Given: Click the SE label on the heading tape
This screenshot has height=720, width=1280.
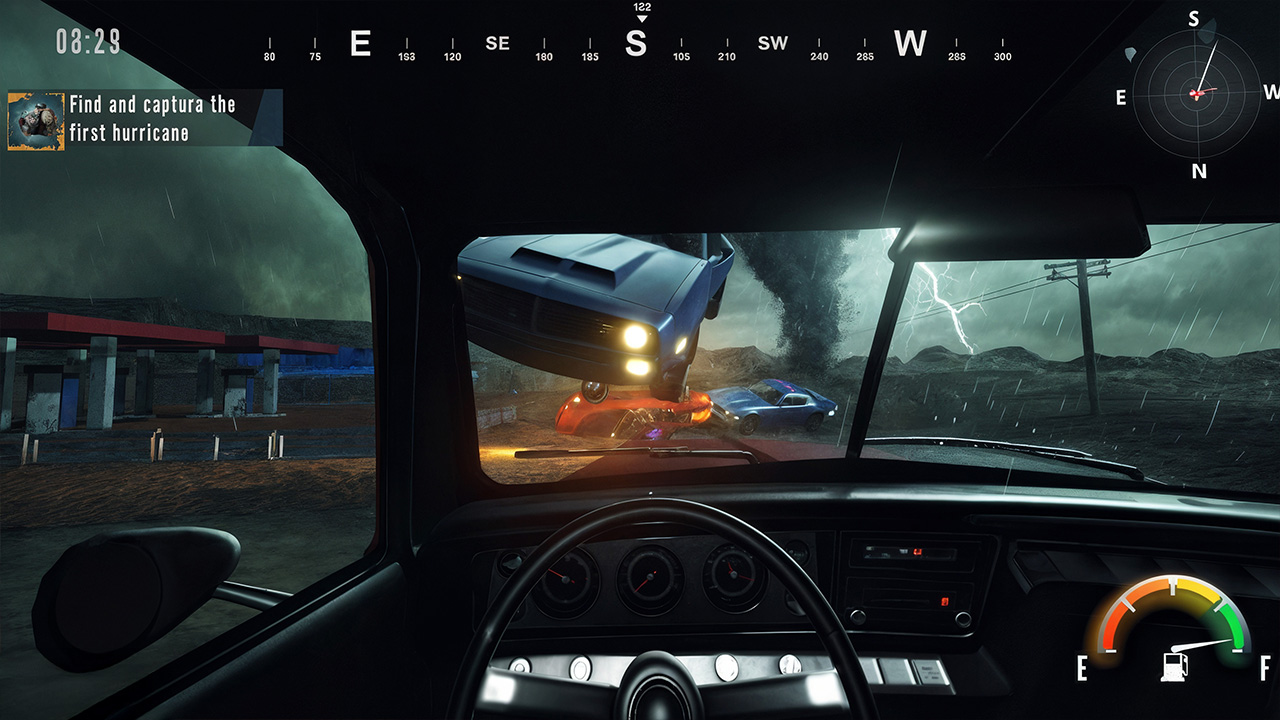Looking at the screenshot, I should pyautogui.click(x=497, y=45).
